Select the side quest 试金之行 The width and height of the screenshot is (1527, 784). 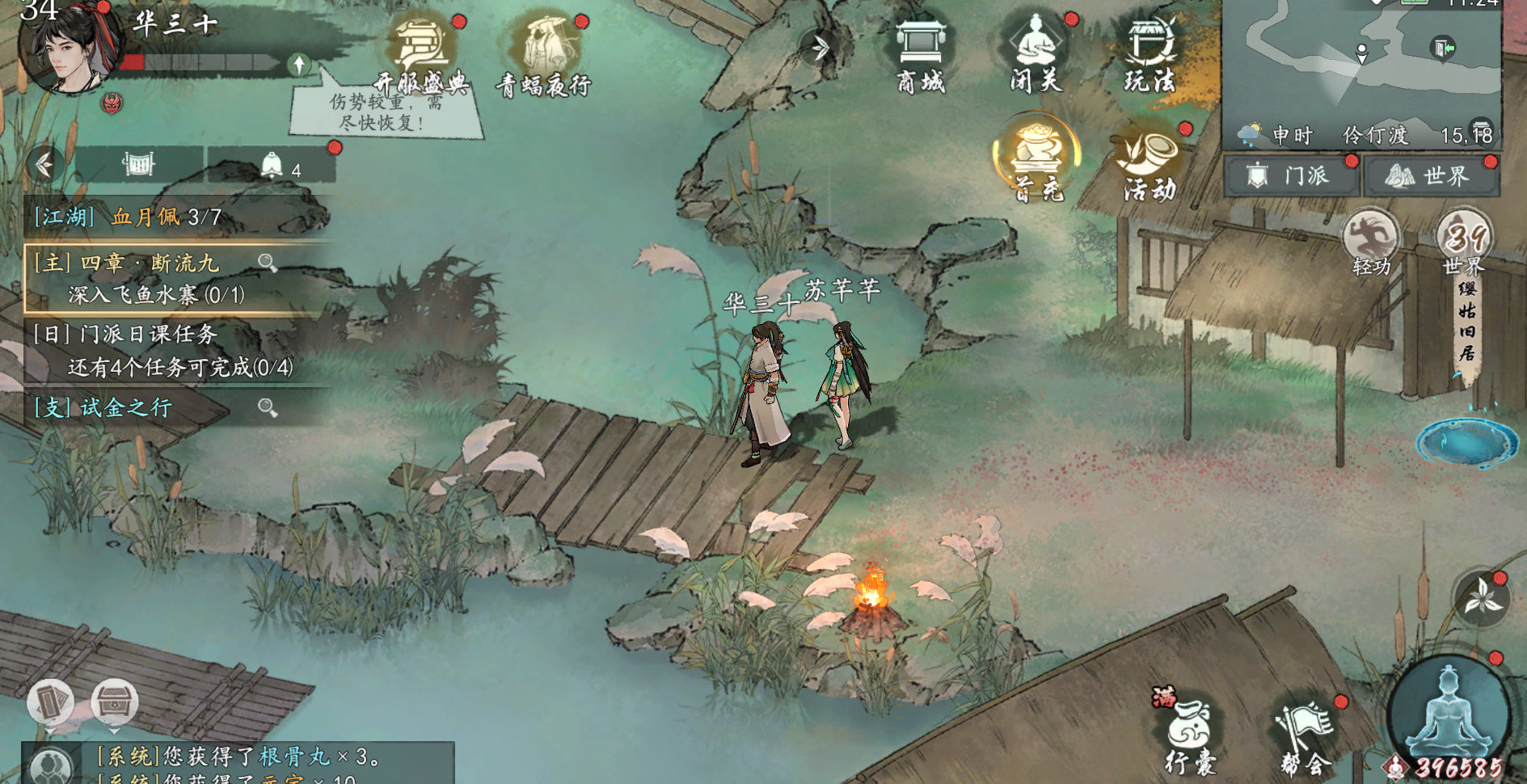click(x=146, y=407)
